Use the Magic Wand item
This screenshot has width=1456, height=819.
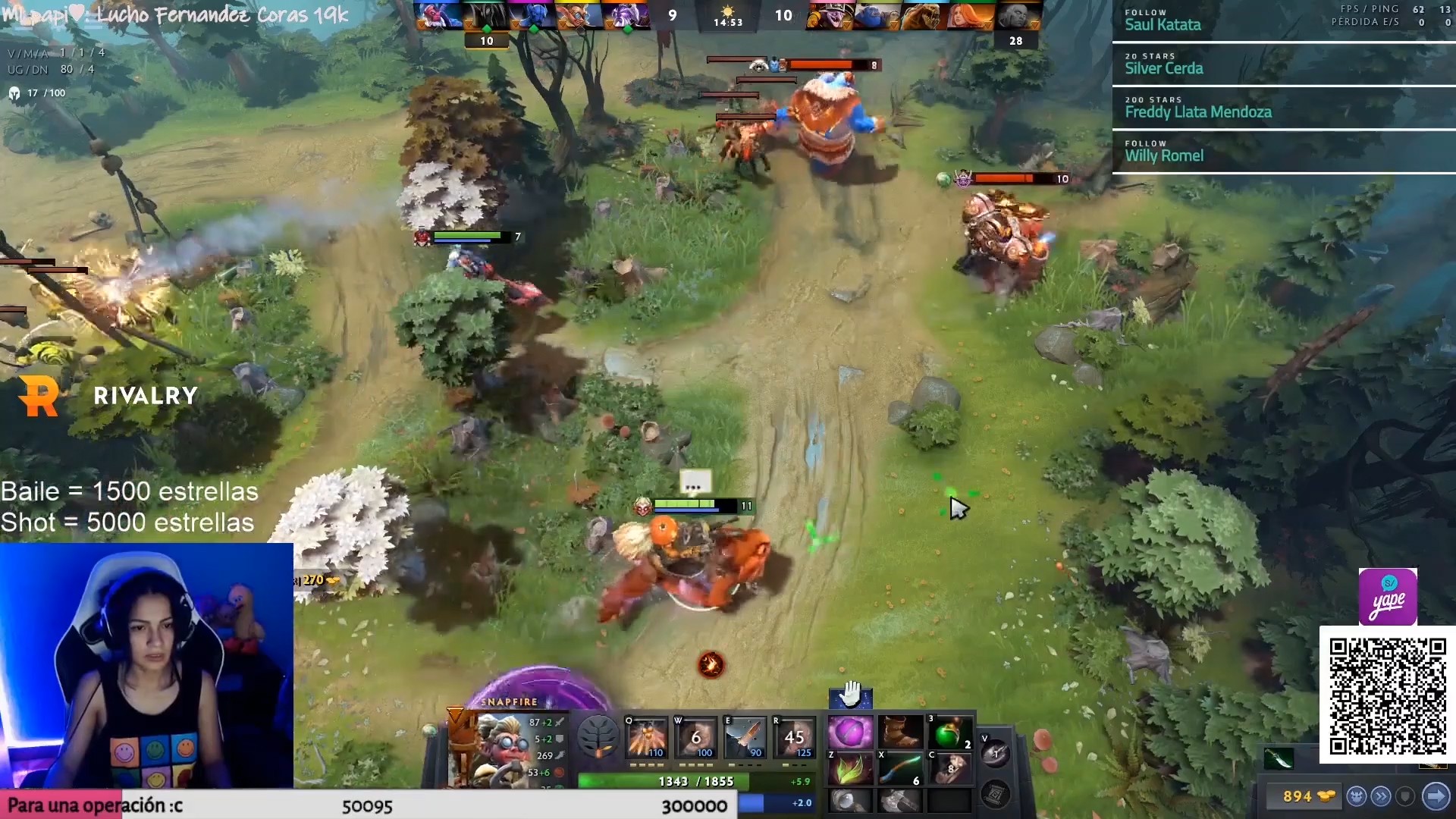[900, 769]
